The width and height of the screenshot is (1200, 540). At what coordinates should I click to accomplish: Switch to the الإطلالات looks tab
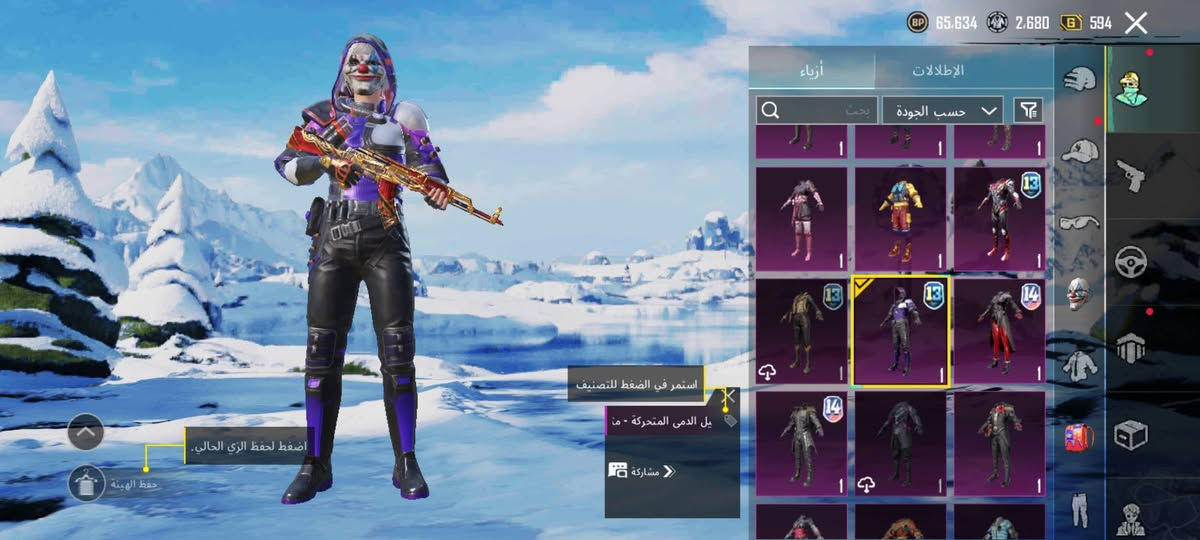click(x=938, y=70)
